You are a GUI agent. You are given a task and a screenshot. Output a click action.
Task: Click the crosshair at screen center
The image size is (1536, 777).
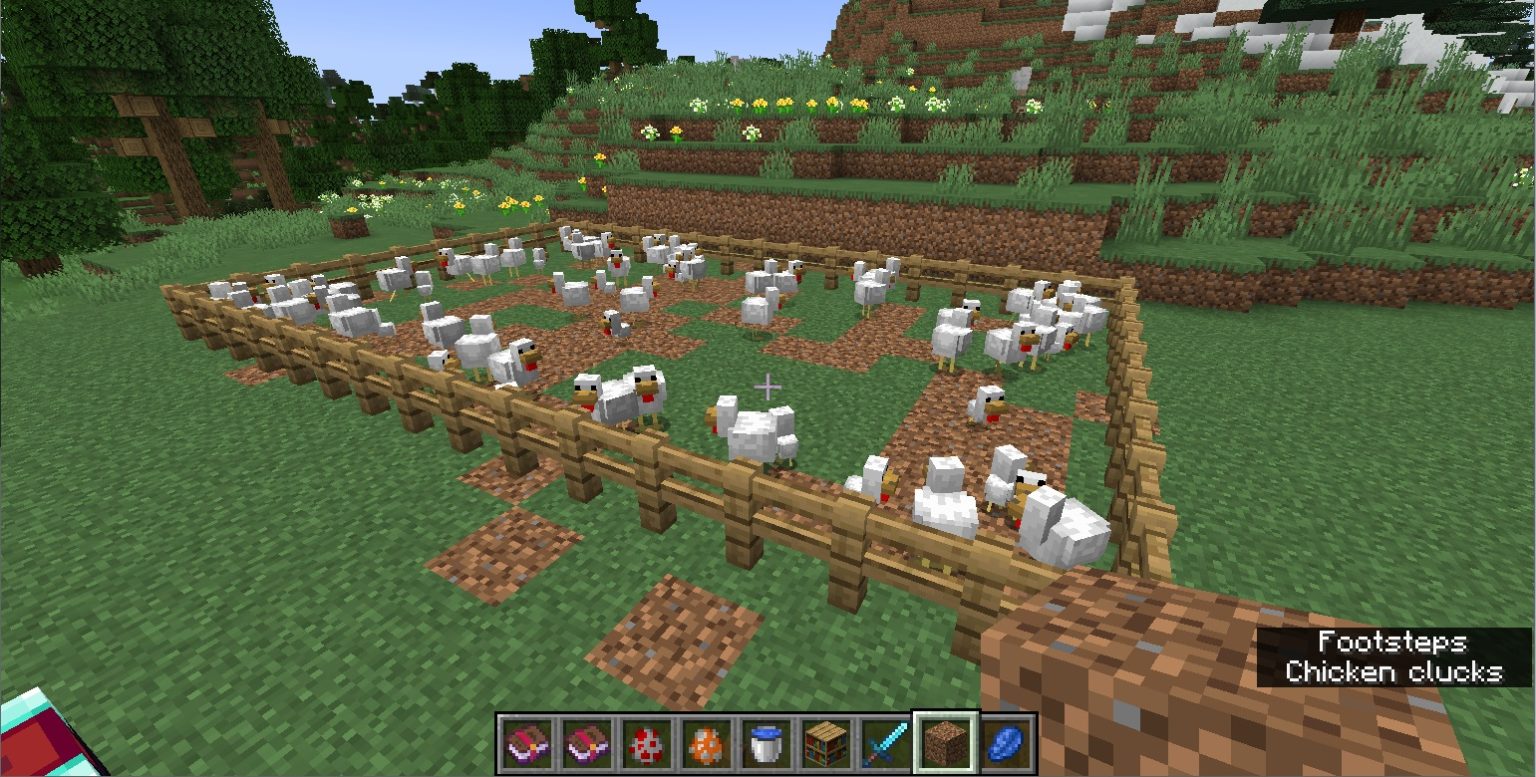[768, 385]
